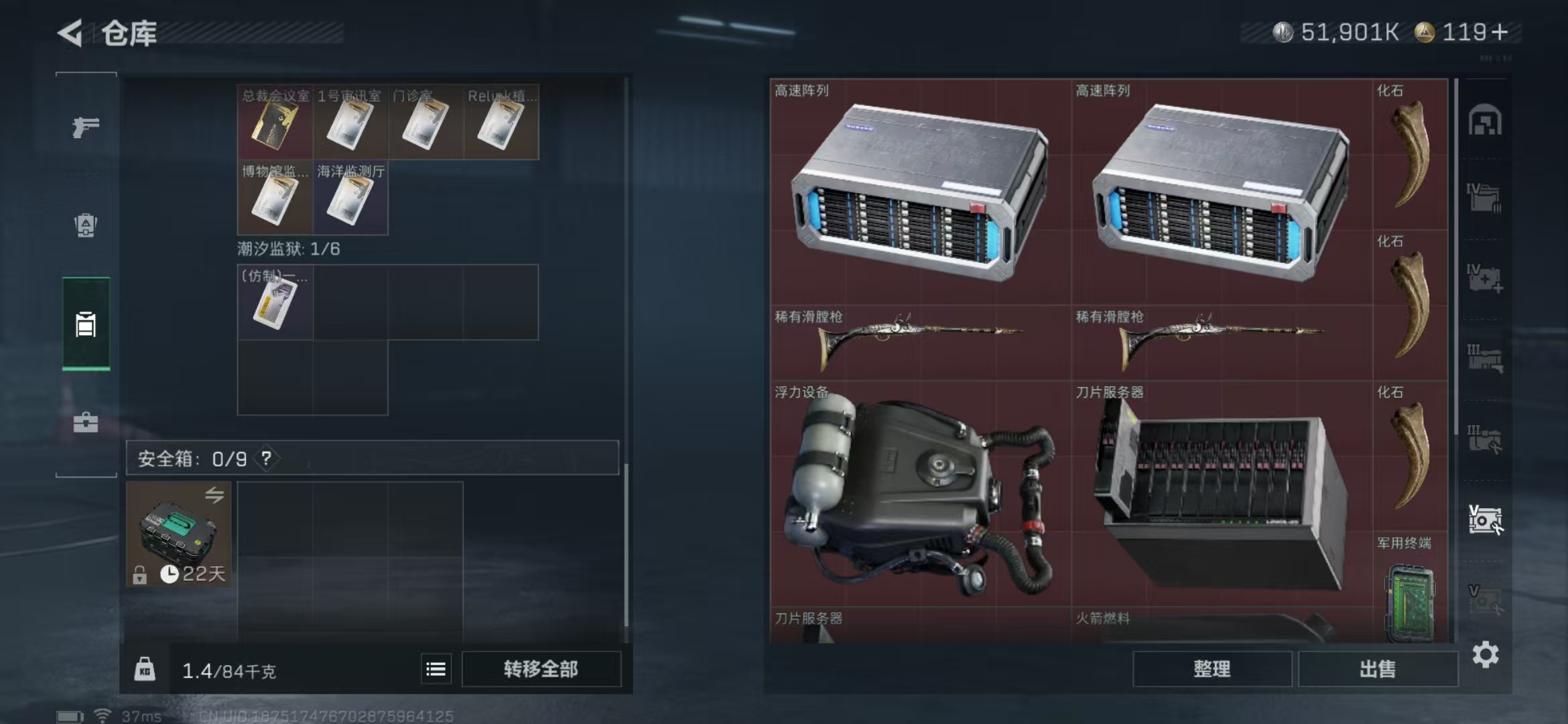Sort the warehouse with 整理
This screenshot has height=724, width=1568.
click(1212, 668)
